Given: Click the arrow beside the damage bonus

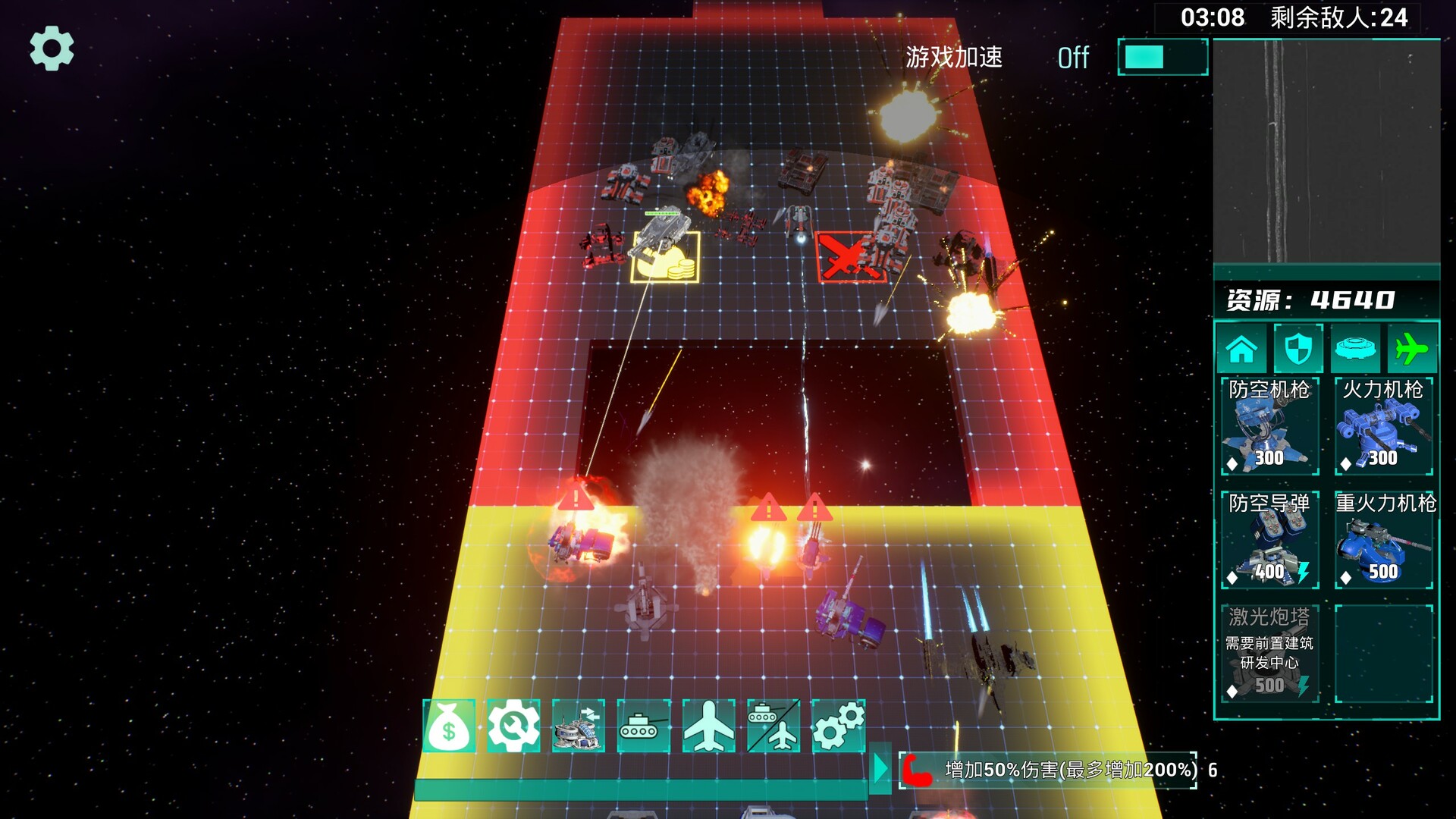Looking at the screenshot, I should tap(880, 770).
